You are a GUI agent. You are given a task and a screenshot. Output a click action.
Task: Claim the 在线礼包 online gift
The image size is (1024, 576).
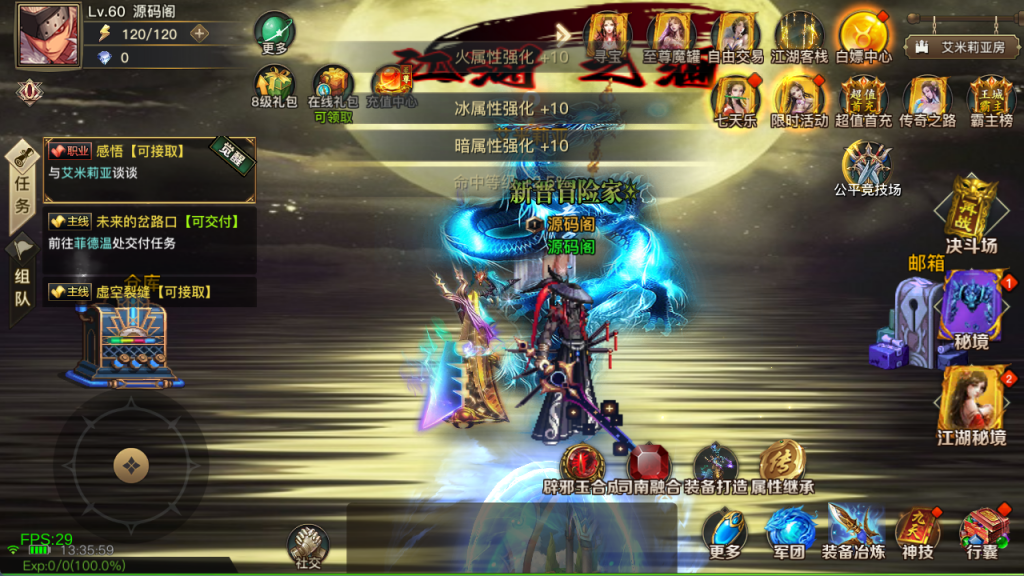point(333,88)
